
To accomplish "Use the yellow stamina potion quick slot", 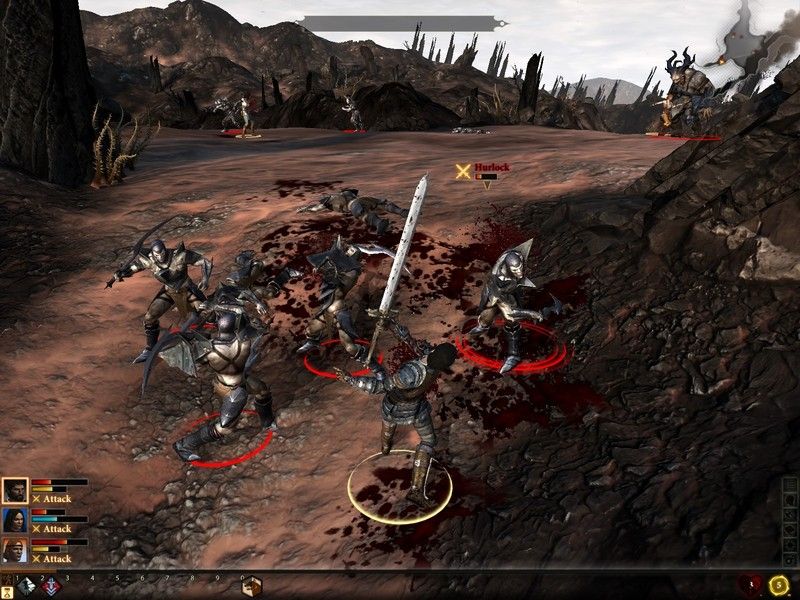I will 778,584.
